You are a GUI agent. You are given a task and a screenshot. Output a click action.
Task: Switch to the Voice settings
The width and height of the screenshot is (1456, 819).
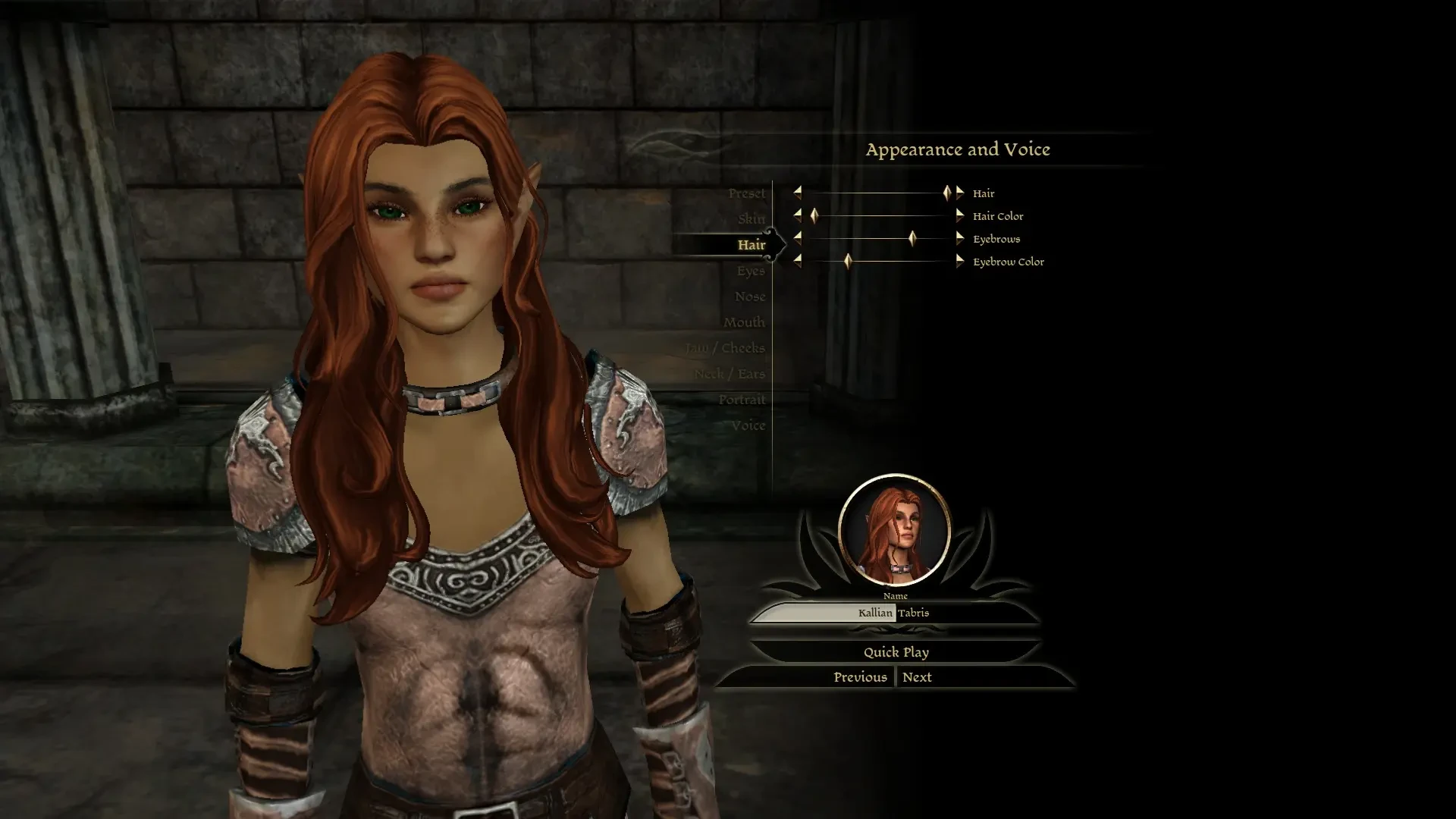(x=750, y=425)
